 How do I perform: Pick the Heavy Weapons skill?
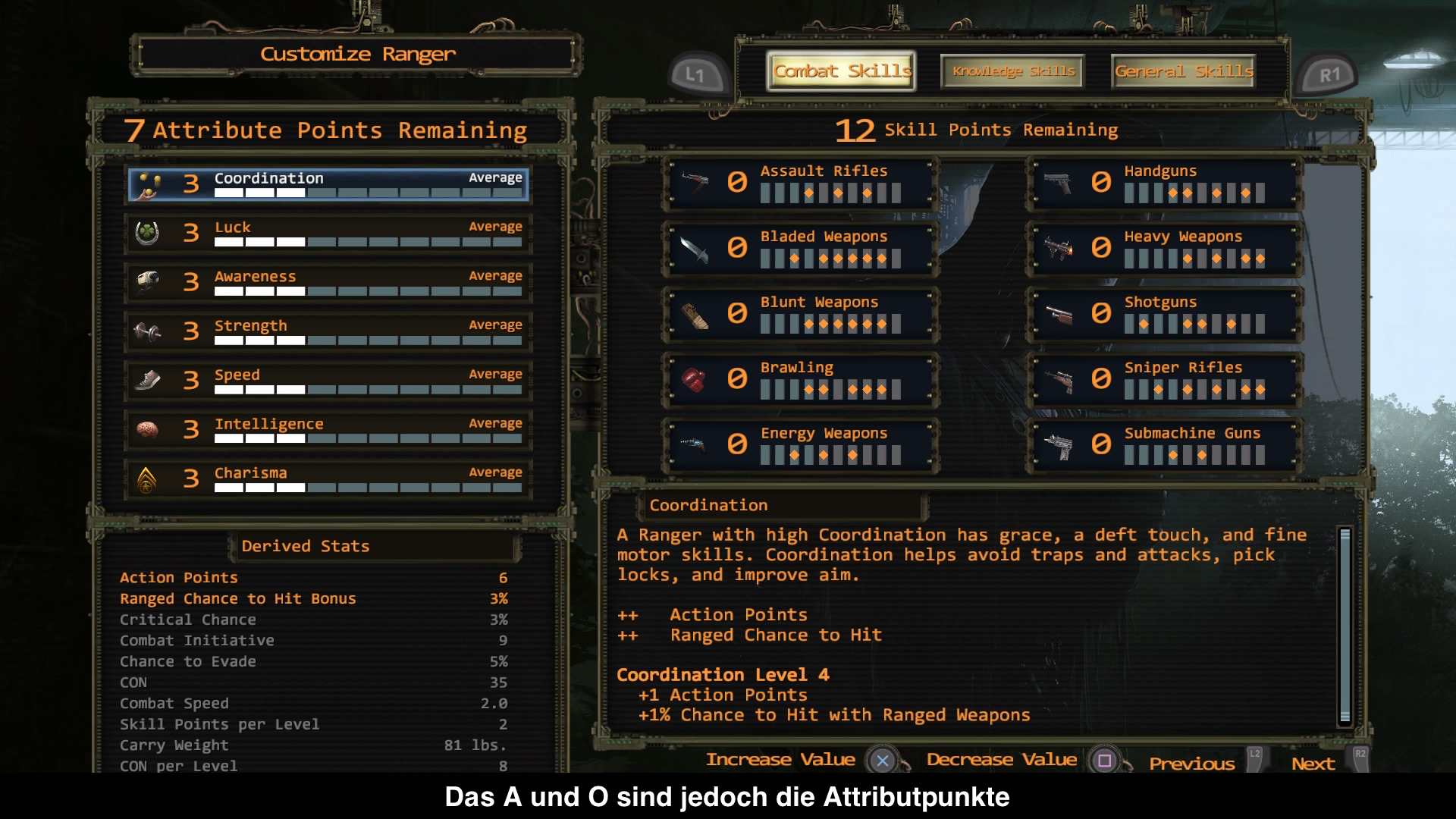1165,248
